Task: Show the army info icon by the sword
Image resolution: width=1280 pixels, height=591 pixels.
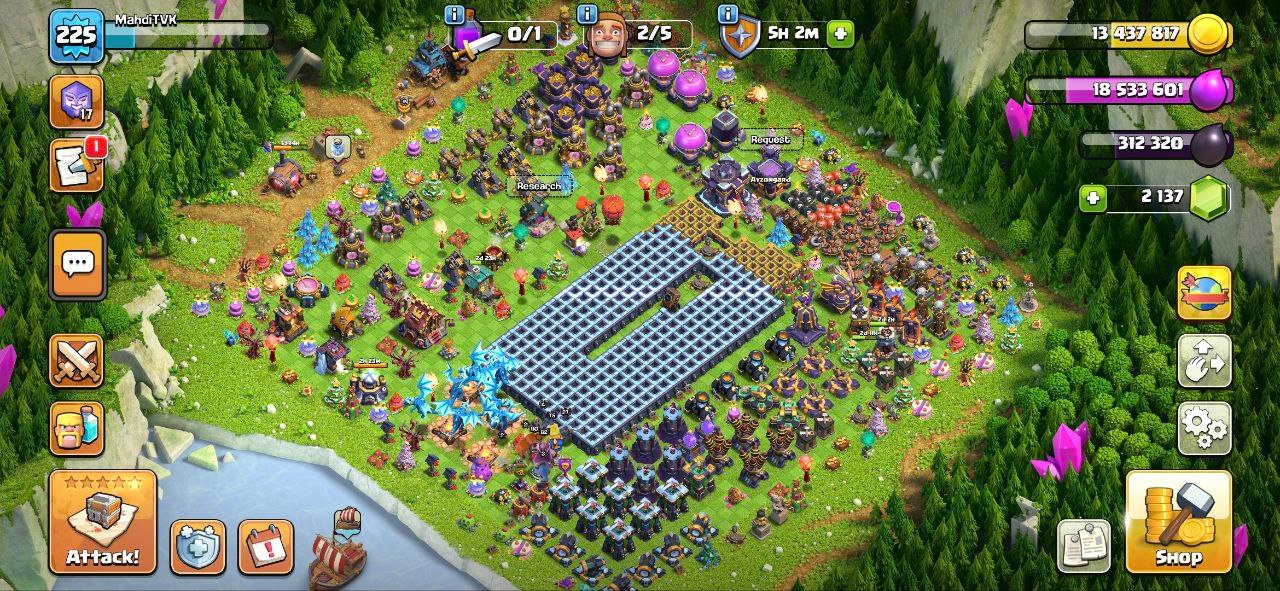Action: (x=455, y=15)
